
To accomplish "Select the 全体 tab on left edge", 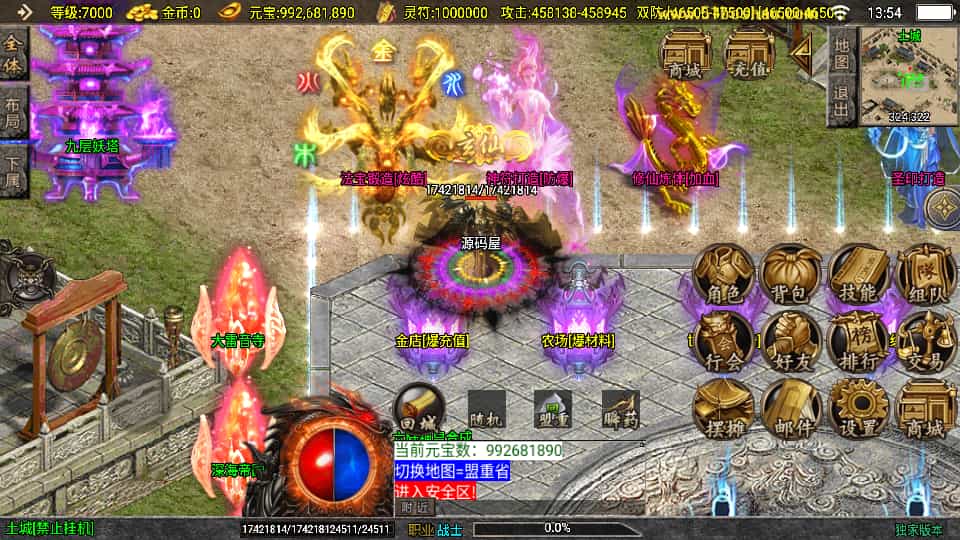I will tap(14, 55).
